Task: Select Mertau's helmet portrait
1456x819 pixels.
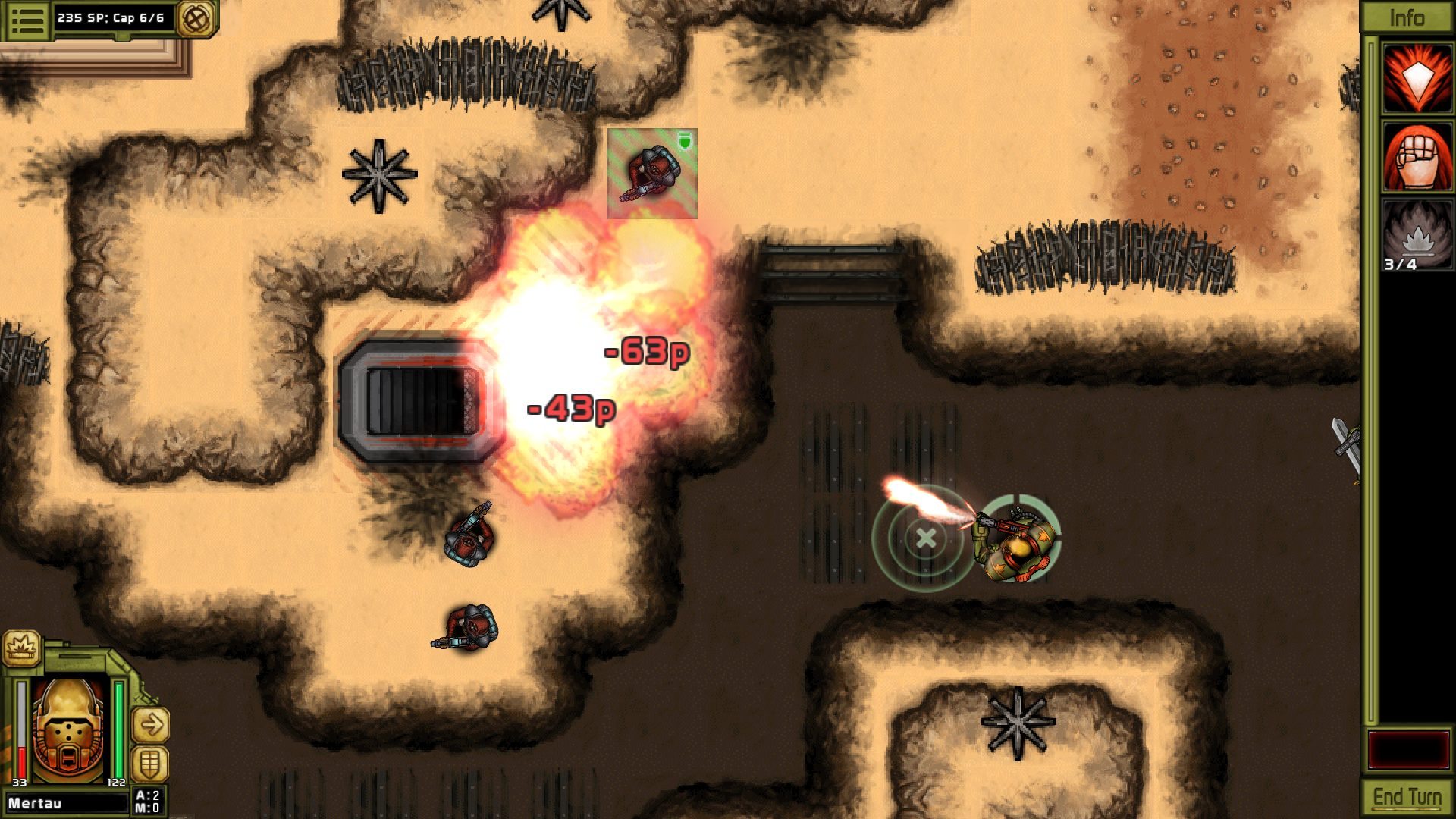Action: [x=70, y=730]
